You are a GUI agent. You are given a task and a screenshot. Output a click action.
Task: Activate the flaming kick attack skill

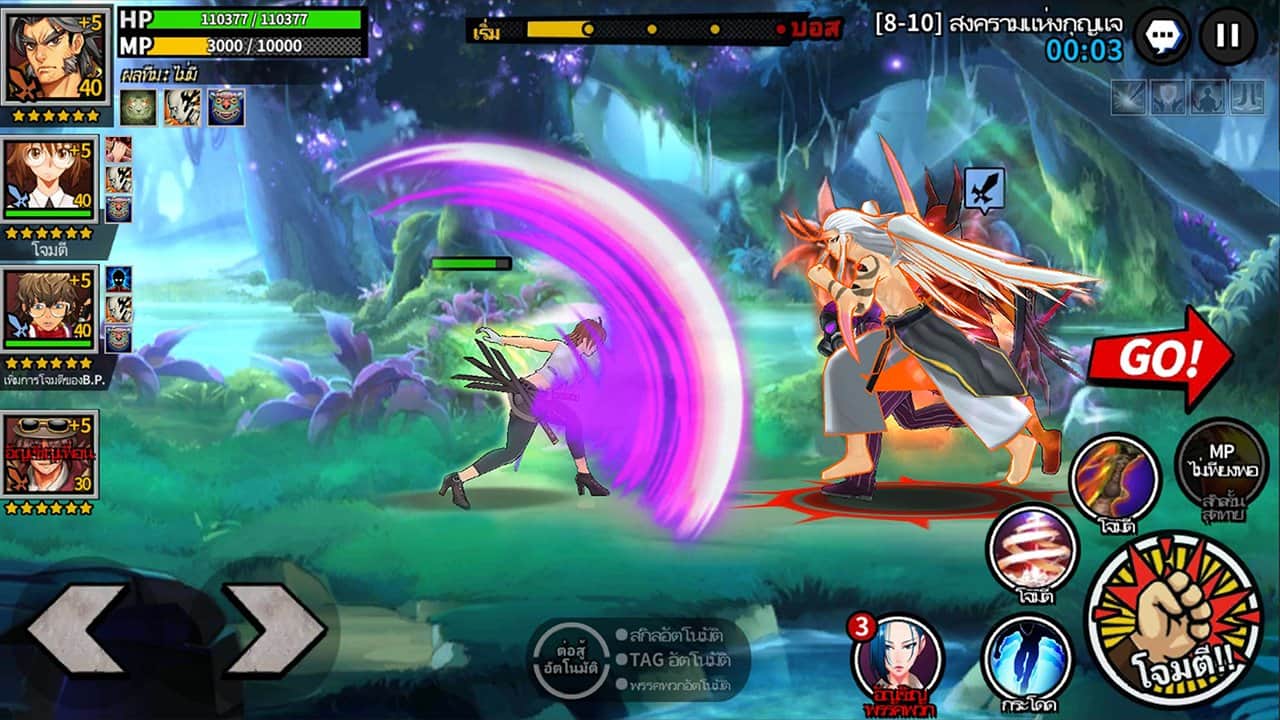[1115, 478]
